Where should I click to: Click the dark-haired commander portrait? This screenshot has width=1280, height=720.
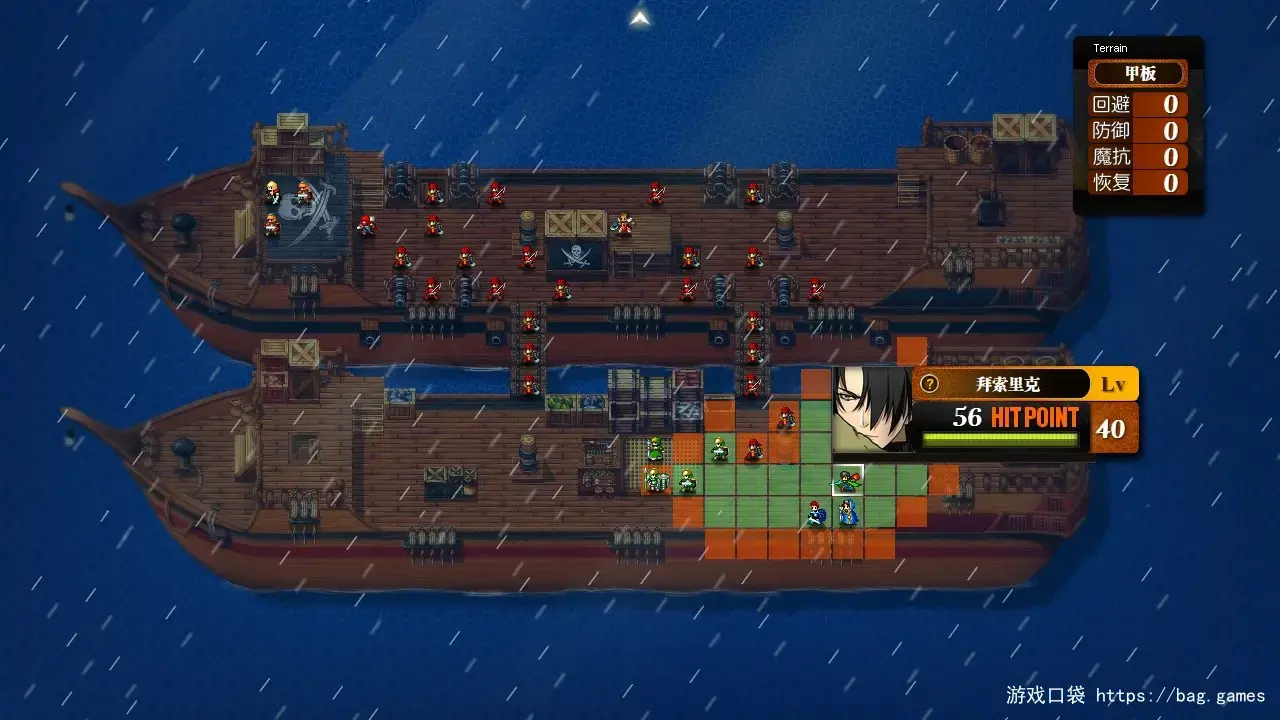pyautogui.click(x=872, y=408)
